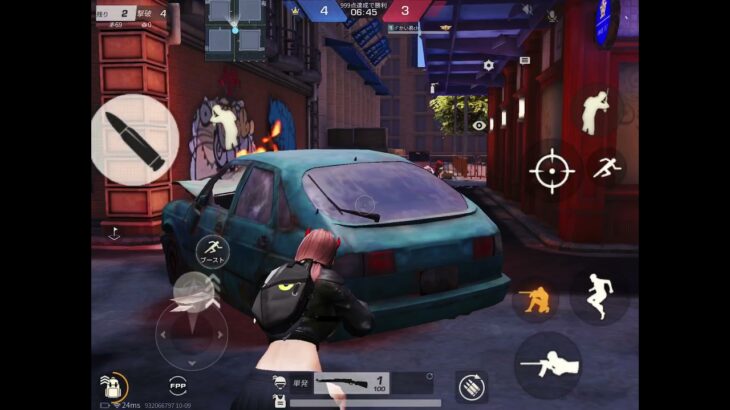Open the minimap
730x410 pixels.
pos(234,26)
